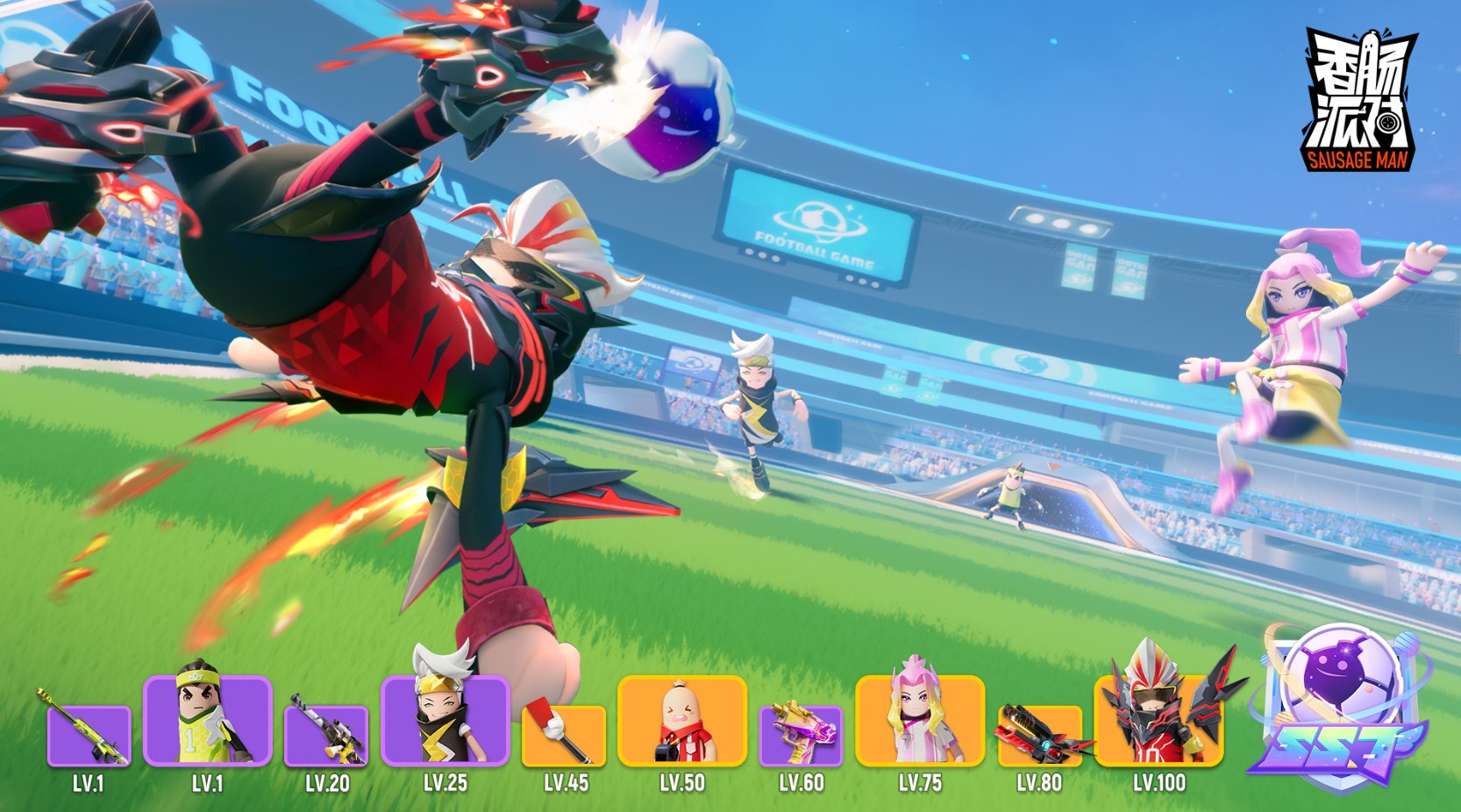This screenshot has width=1461, height=812.
Task: Open the SS3 season badge
Action: pyautogui.click(x=1336, y=705)
